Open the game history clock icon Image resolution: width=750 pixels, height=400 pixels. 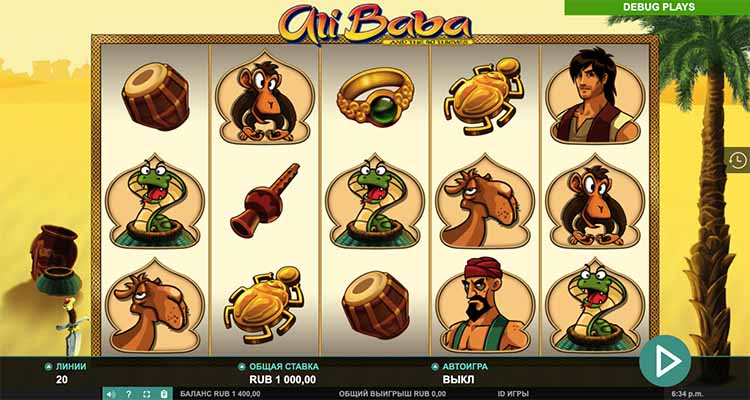738,160
